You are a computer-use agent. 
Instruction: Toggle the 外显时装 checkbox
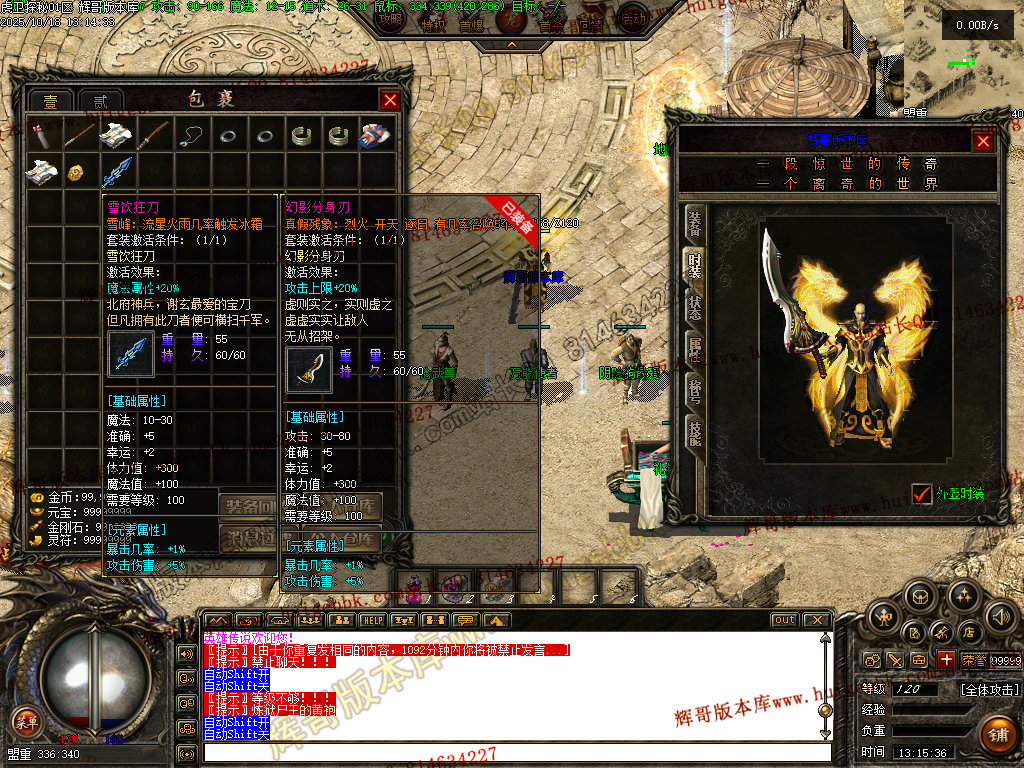(922, 493)
